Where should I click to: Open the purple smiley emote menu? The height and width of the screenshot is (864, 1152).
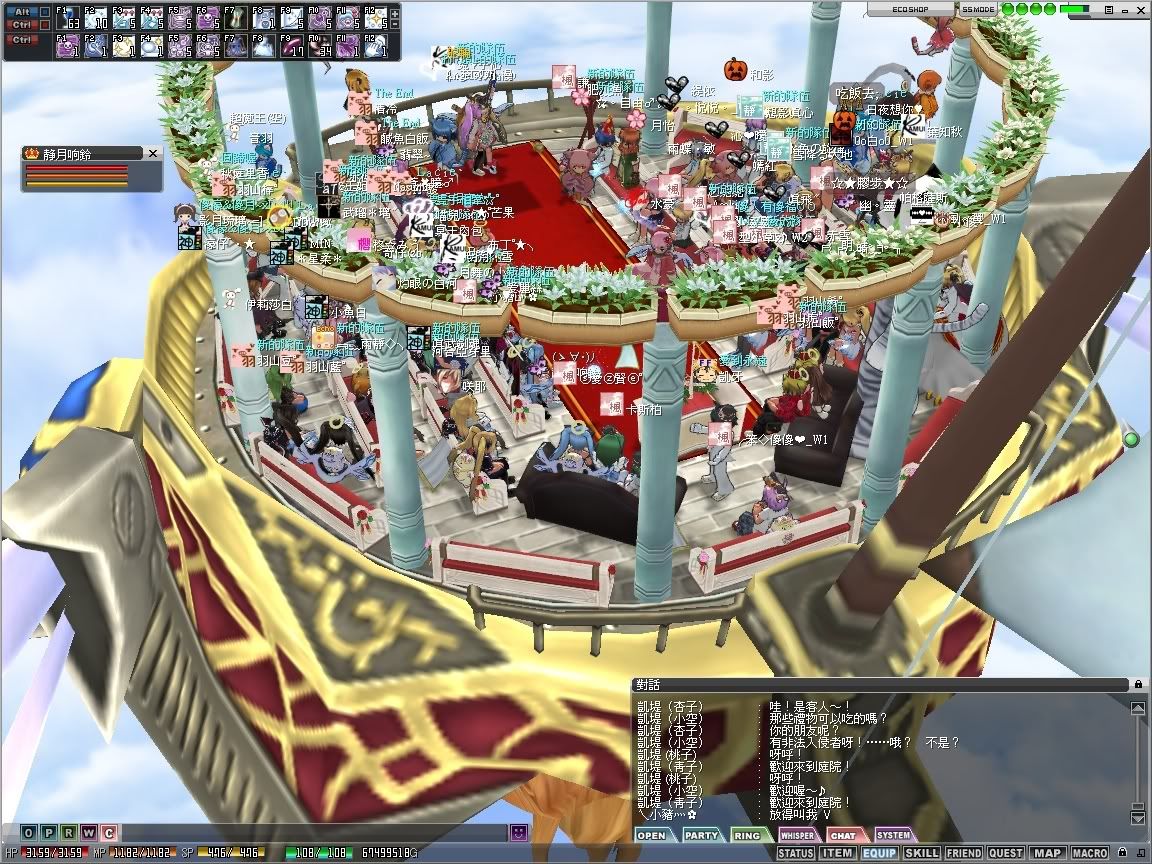coord(518,832)
